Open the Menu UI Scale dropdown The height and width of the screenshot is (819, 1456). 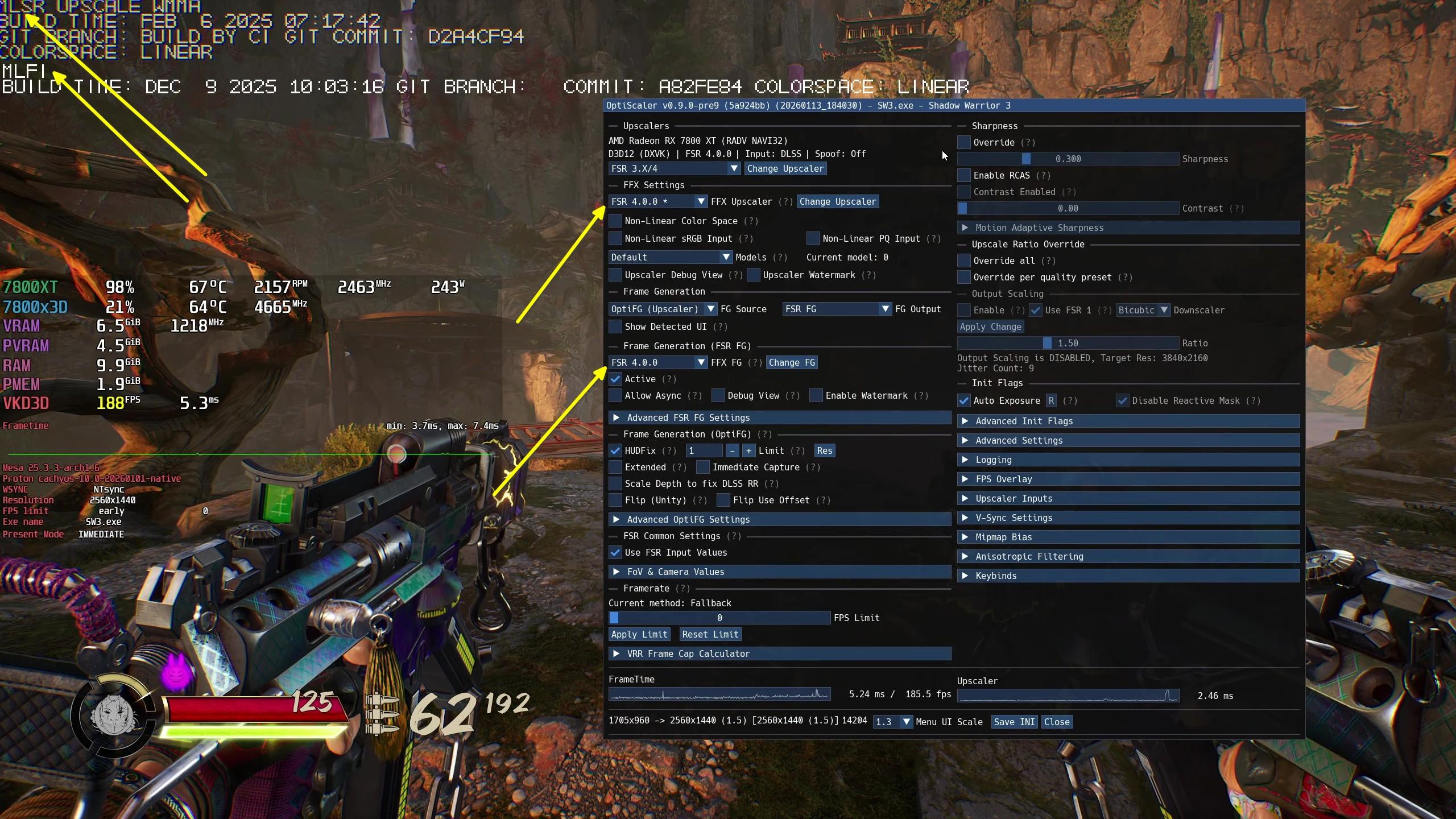coord(892,722)
